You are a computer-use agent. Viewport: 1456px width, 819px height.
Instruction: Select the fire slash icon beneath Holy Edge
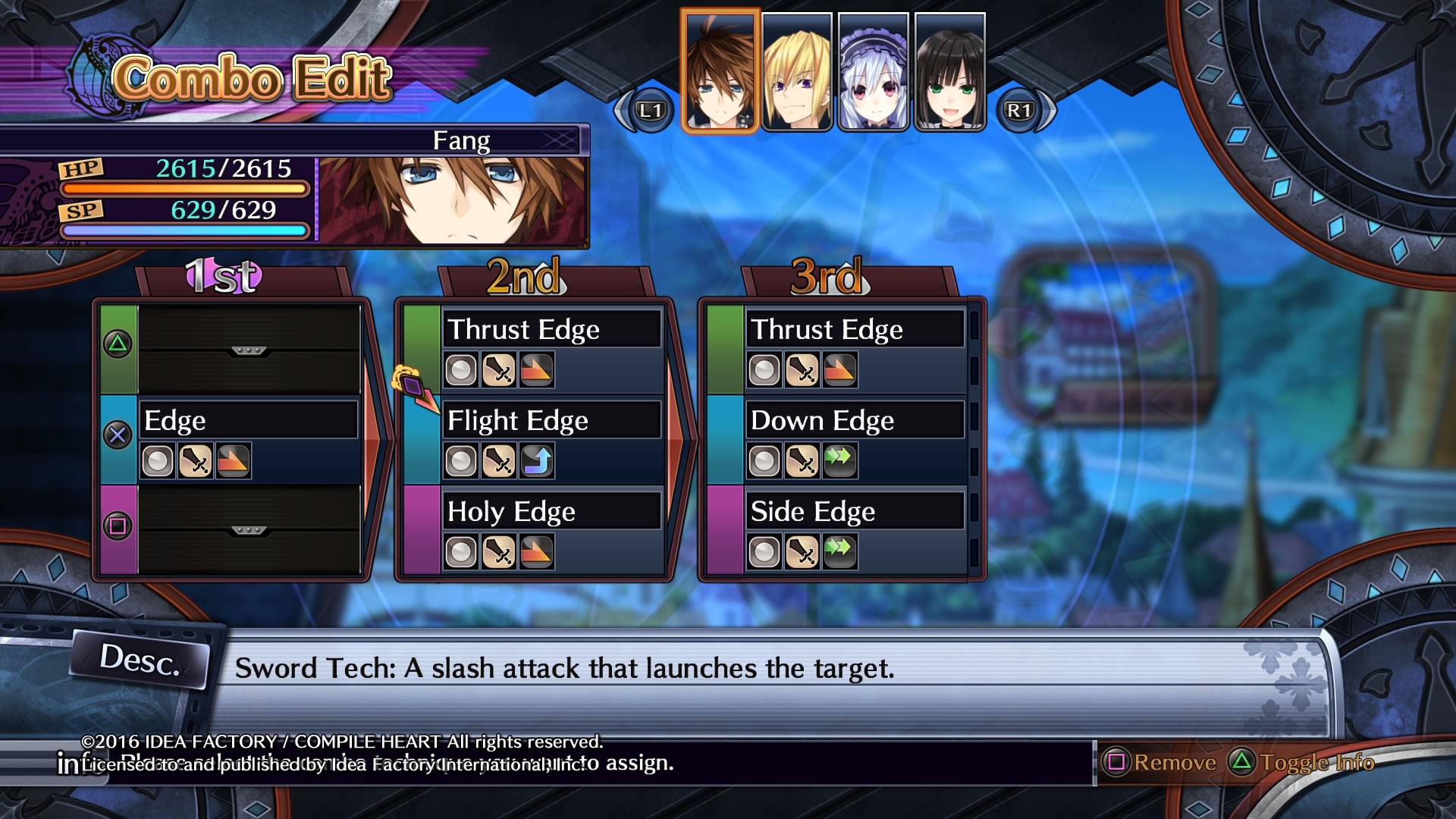point(537,551)
